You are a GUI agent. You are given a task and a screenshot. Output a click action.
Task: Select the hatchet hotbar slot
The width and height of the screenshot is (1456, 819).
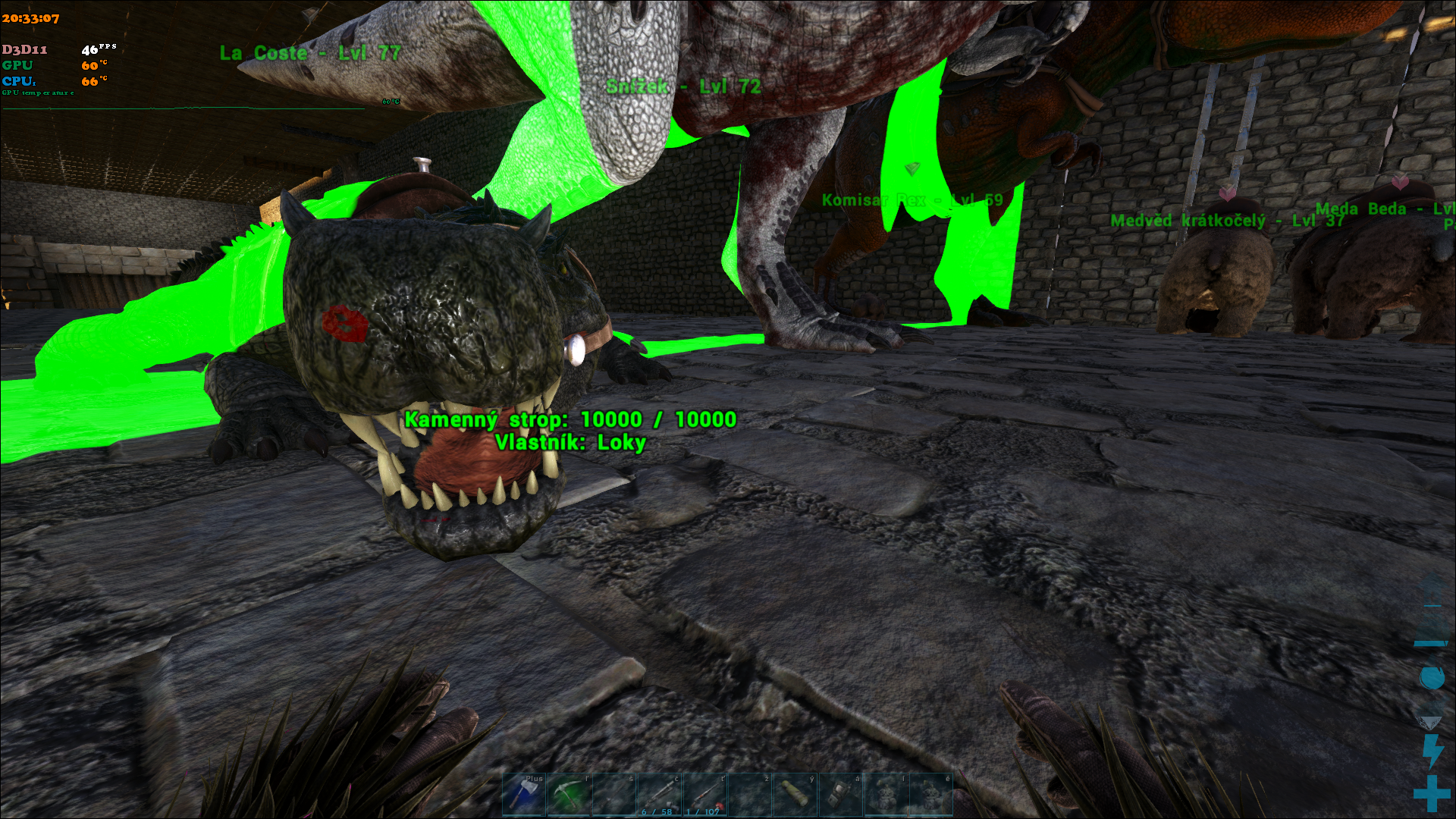tap(524, 794)
